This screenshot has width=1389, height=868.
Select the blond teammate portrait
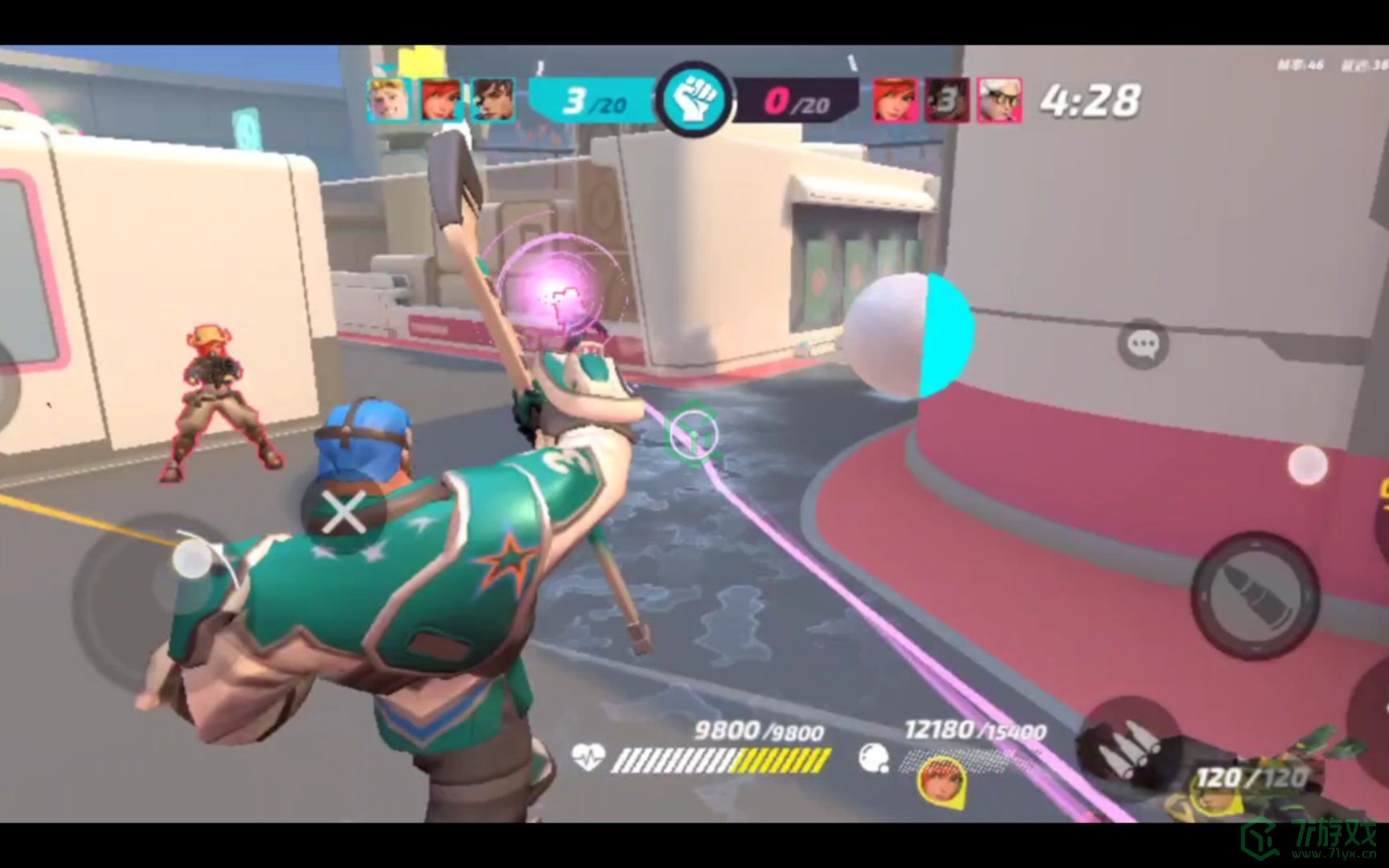pyautogui.click(x=388, y=100)
